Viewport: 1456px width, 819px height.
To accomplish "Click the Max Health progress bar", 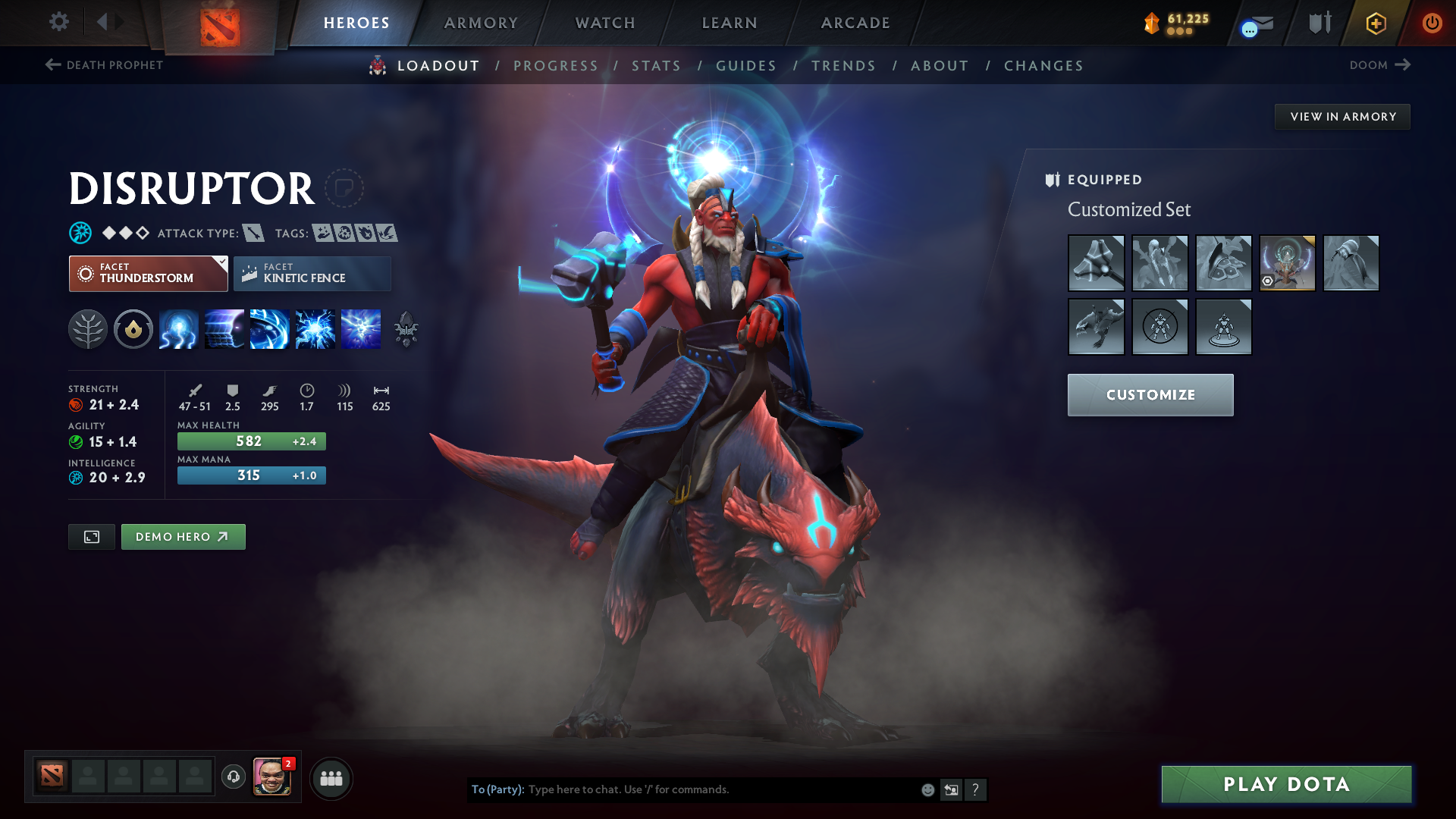I will point(251,441).
